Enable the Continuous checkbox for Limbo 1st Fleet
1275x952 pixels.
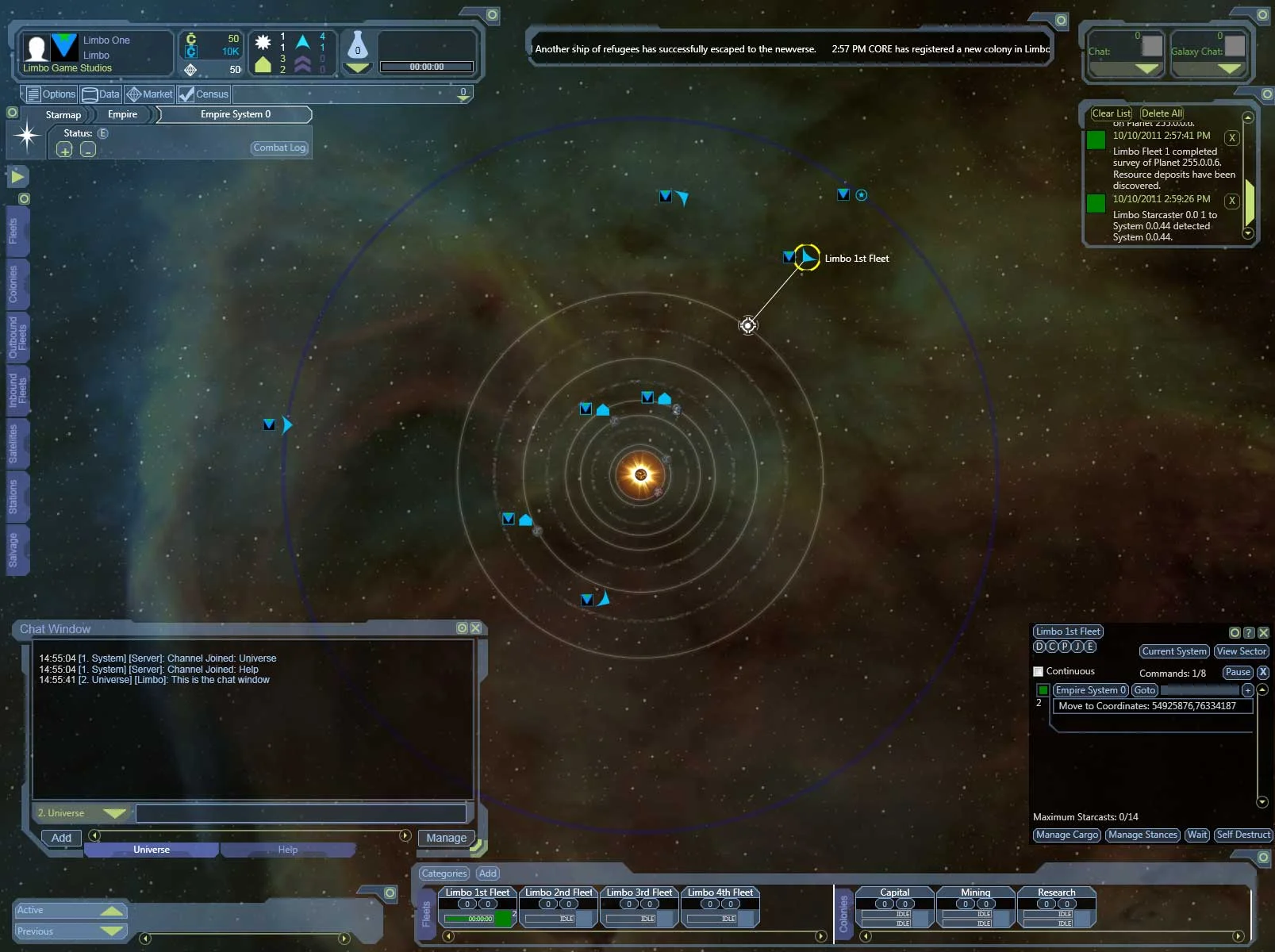click(1037, 671)
